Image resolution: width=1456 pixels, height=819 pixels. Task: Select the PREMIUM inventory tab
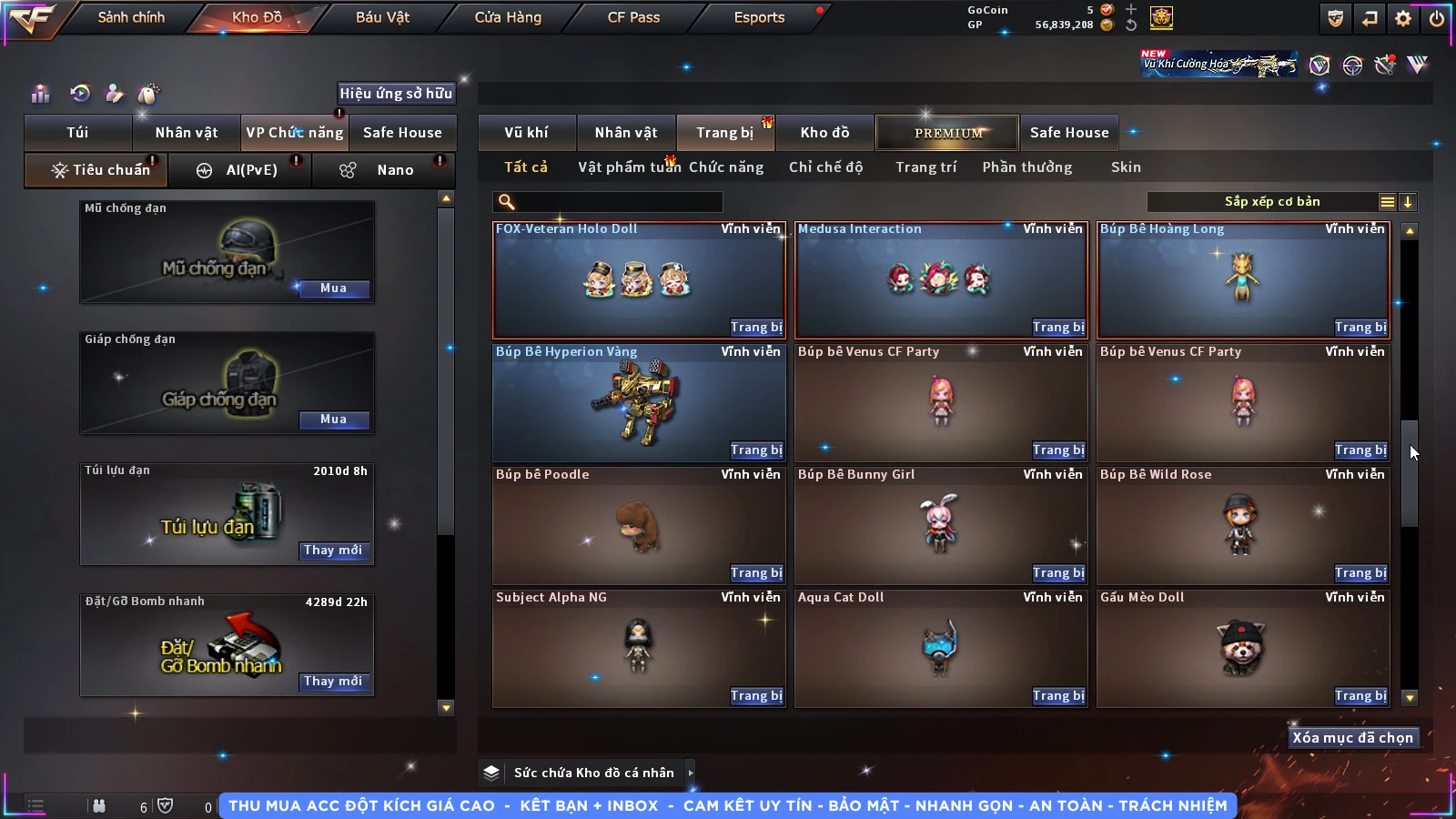coord(948,133)
